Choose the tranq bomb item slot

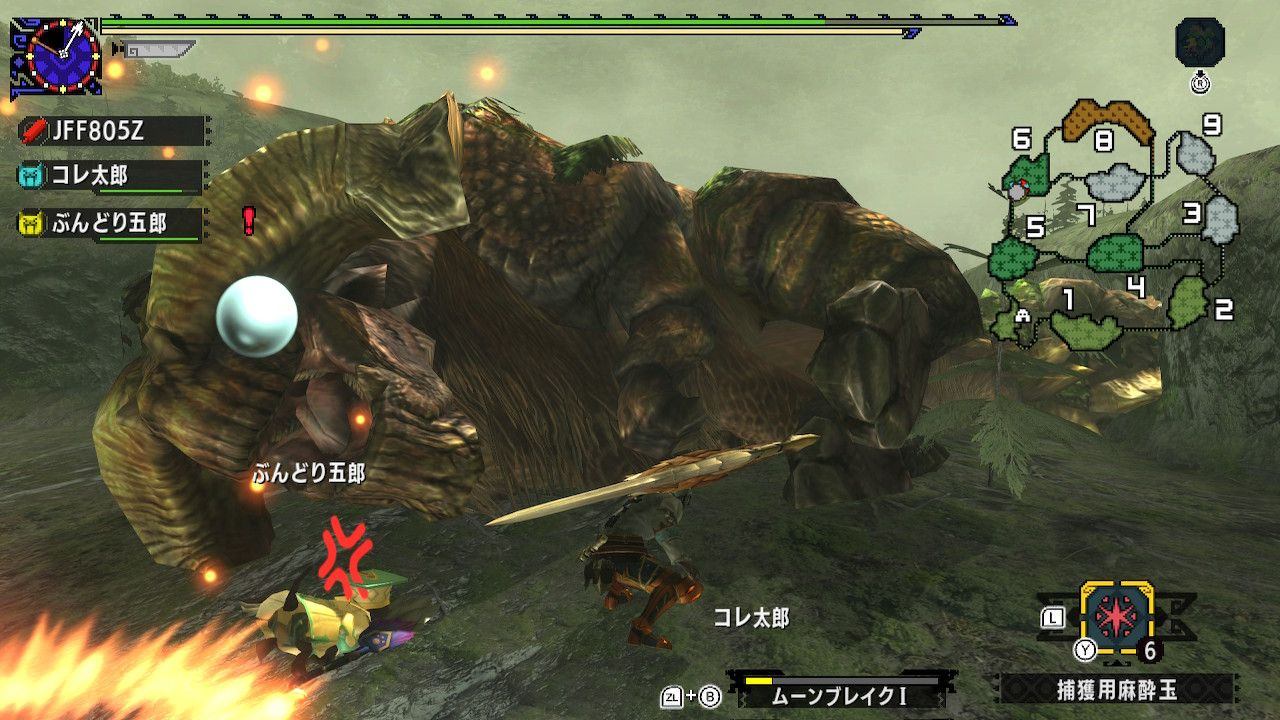1116,617
